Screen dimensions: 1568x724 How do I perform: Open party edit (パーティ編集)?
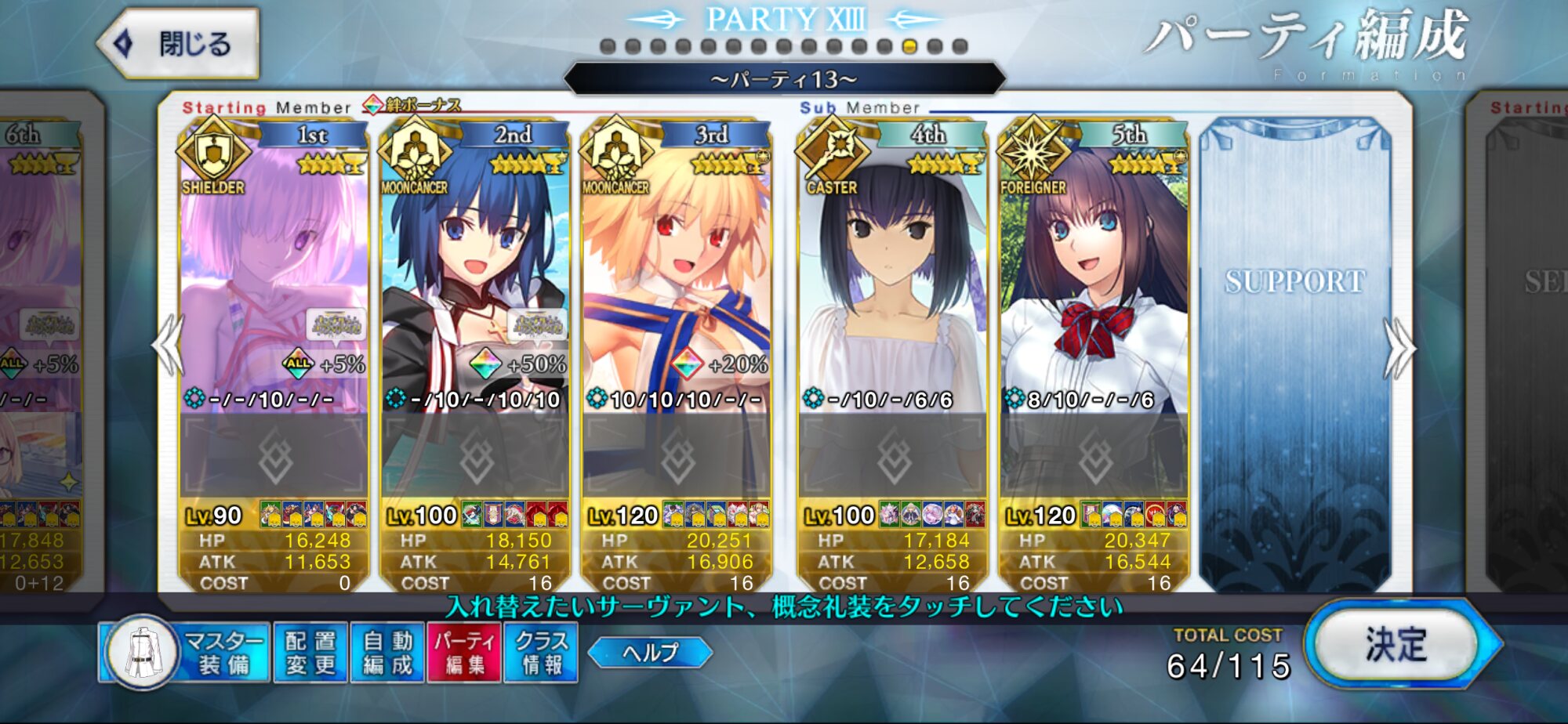point(464,653)
